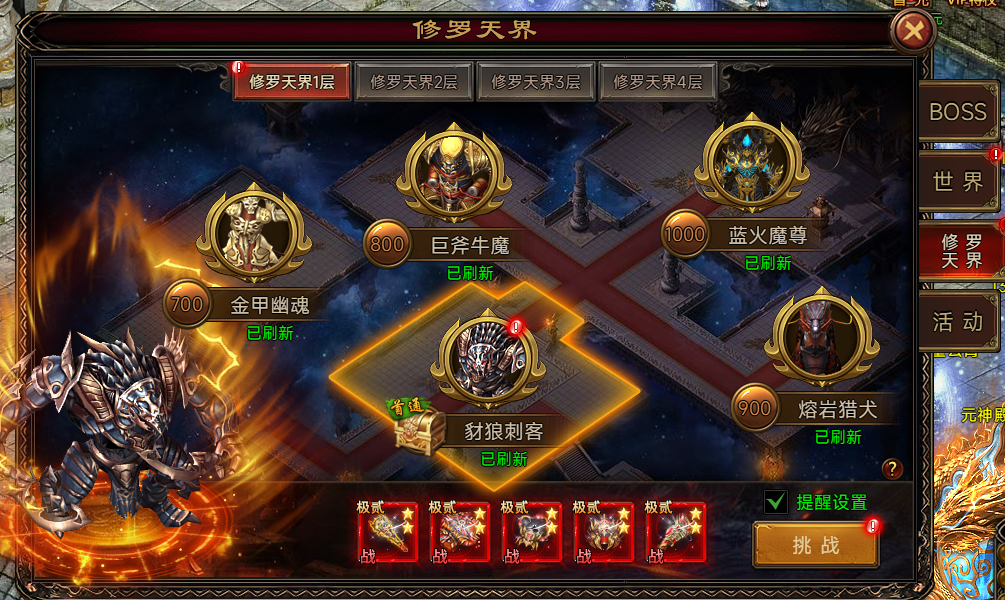The width and height of the screenshot is (1005, 600).
Task: Open the BOSS side tab
Action: coord(957,113)
